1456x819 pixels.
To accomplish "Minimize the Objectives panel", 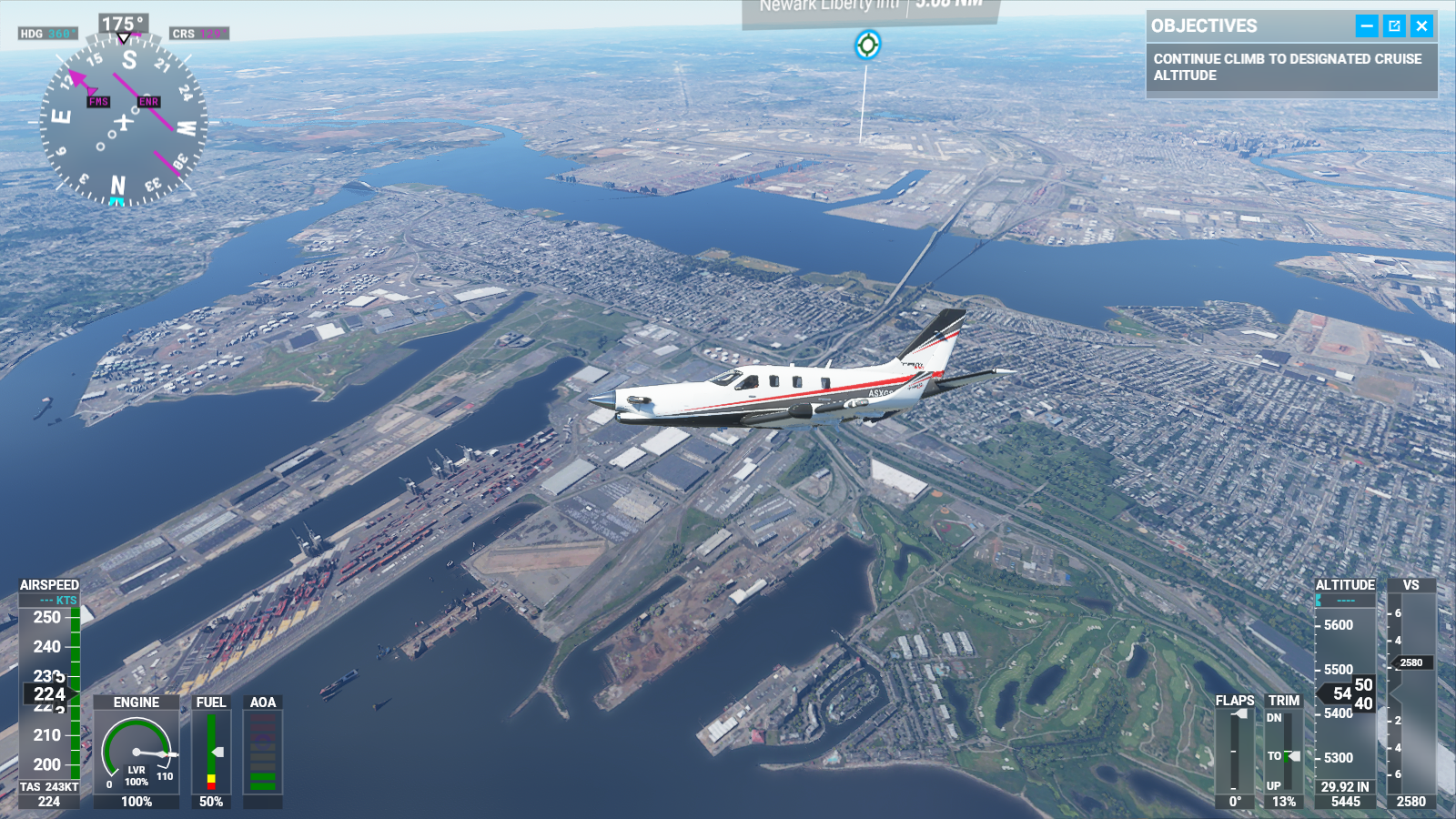I will pos(1367,26).
